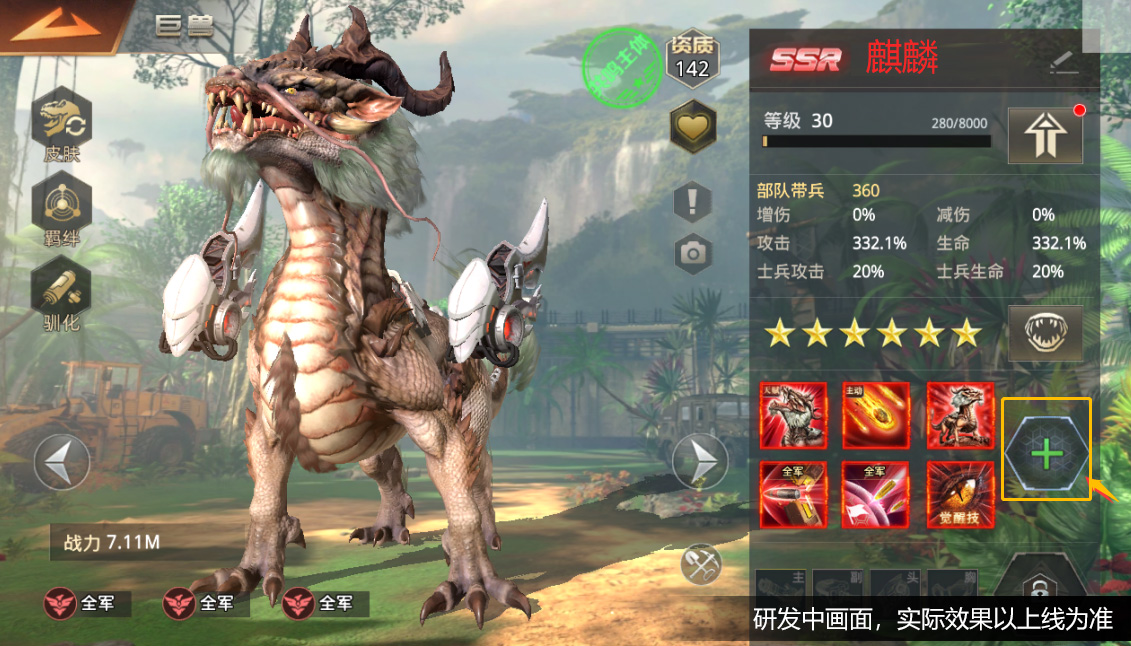Viewport: 1131px width, 646px height.
Task: Open the exclamation mark info button
Action: point(692,203)
